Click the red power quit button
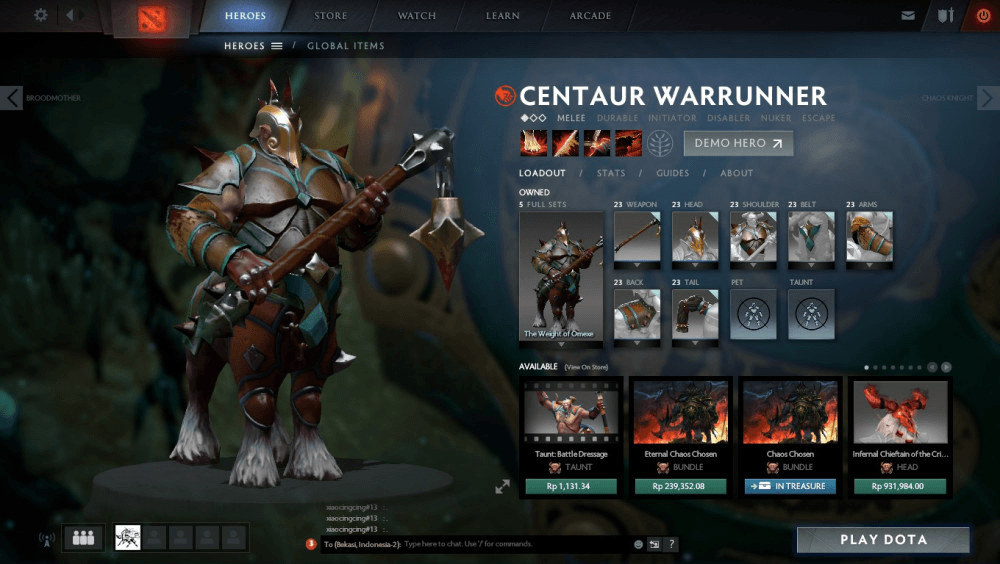 tap(981, 16)
